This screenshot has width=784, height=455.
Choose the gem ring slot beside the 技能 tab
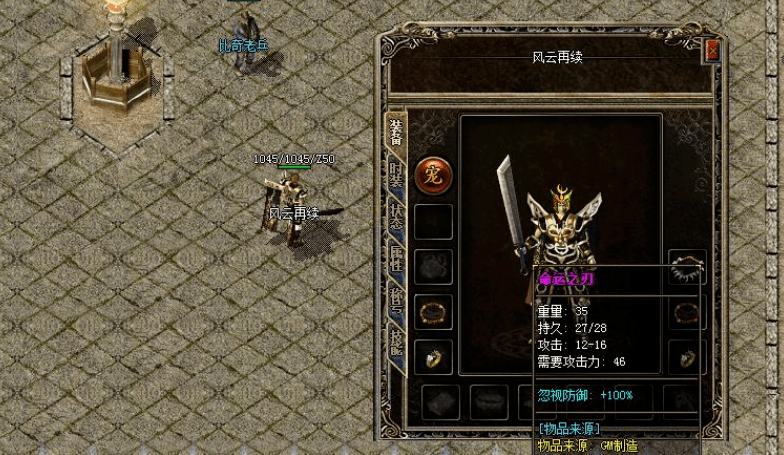pyautogui.click(x=433, y=355)
